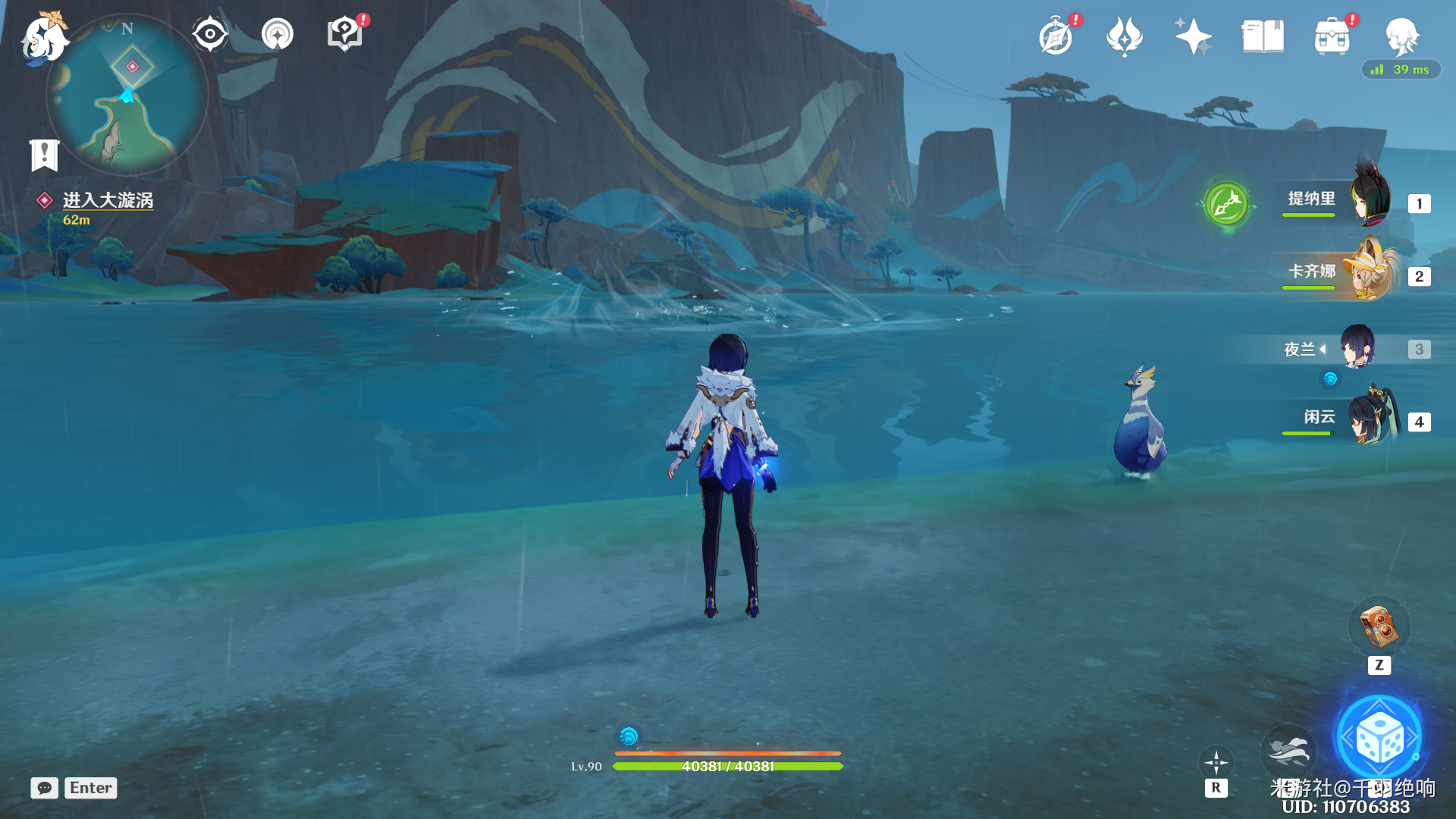Open the tutorial hint icon with alert
The image size is (1456, 819).
pos(345,34)
